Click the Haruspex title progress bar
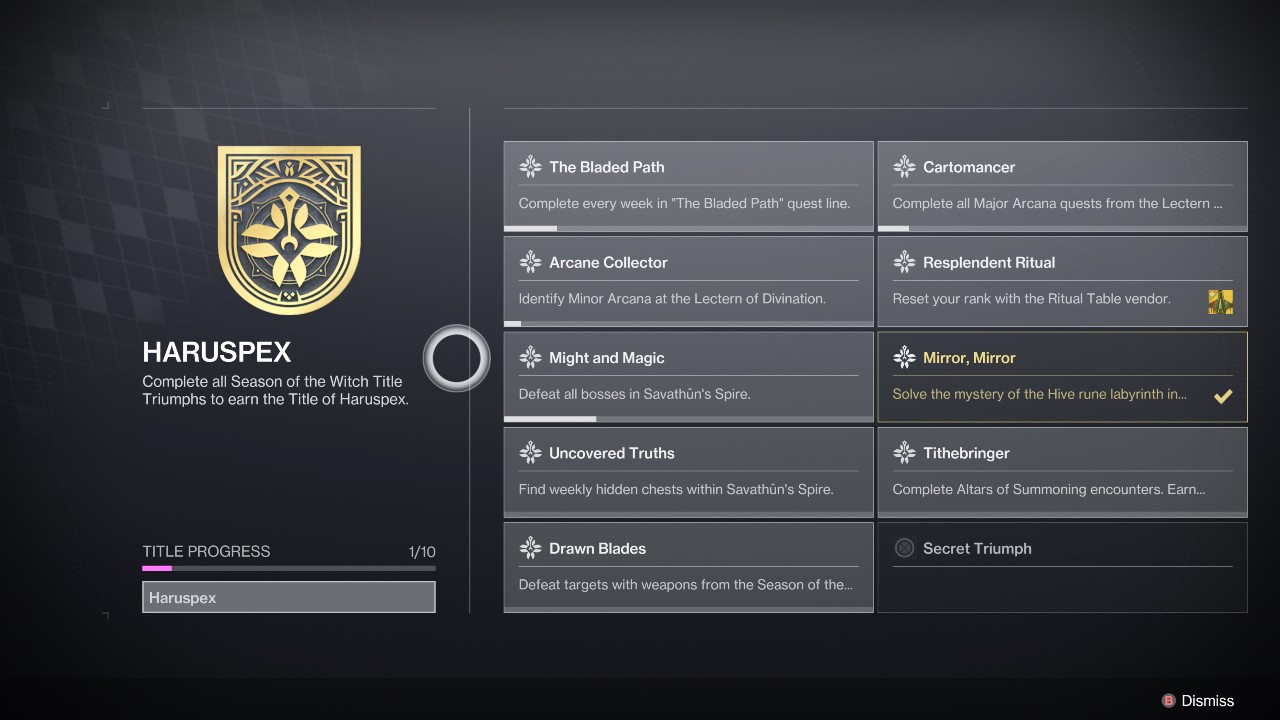Image resolution: width=1280 pixels, height=720 pixels. (x=288, y=568)
